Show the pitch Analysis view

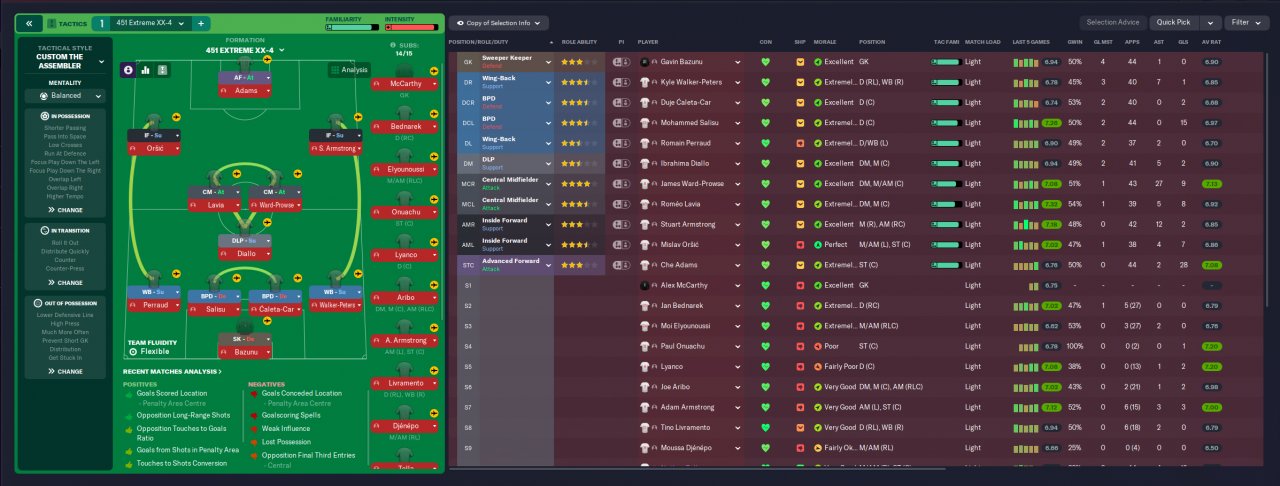click(x=350, y=70)
